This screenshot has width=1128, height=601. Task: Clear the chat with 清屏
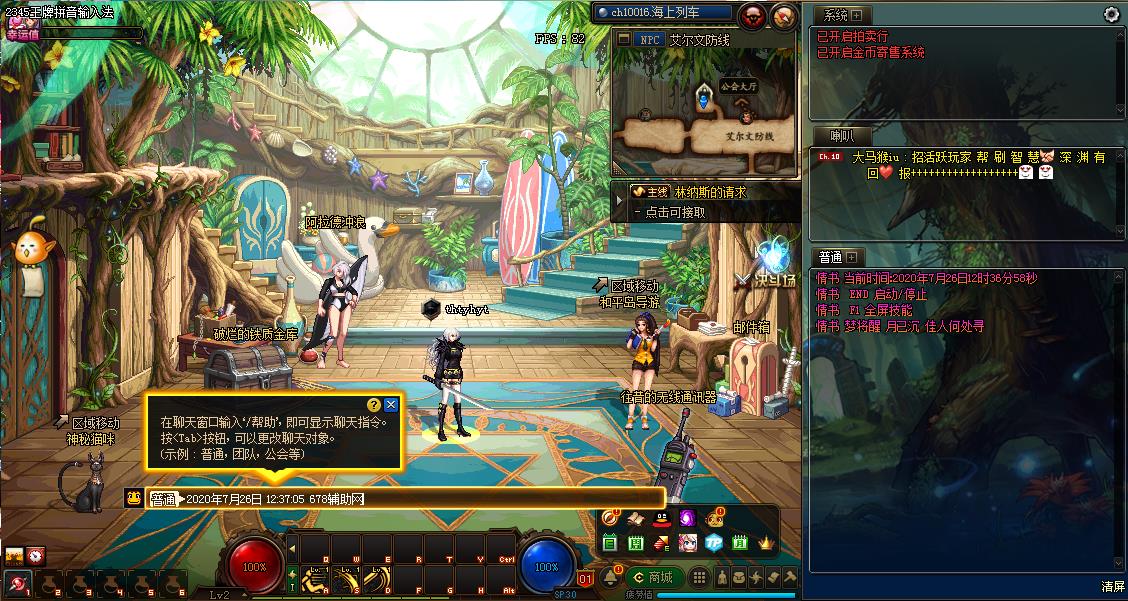click(x=1113, y=586)
